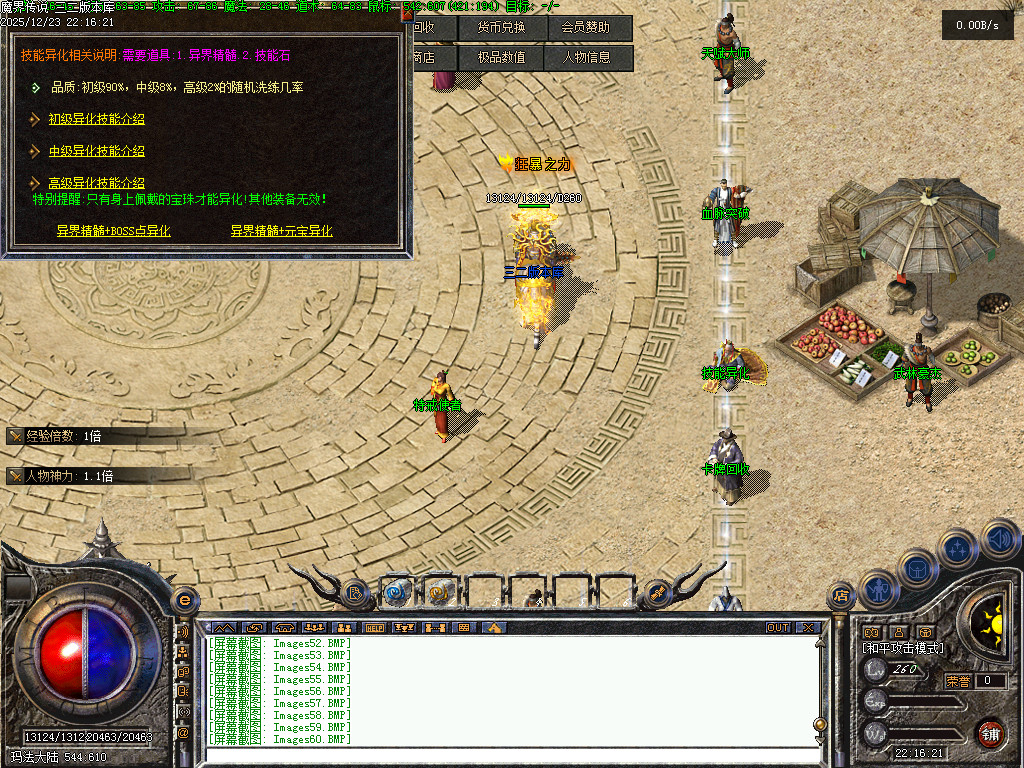Open the 店 shop round button
Screen dimensions: 1024x768
click(840, 596)
